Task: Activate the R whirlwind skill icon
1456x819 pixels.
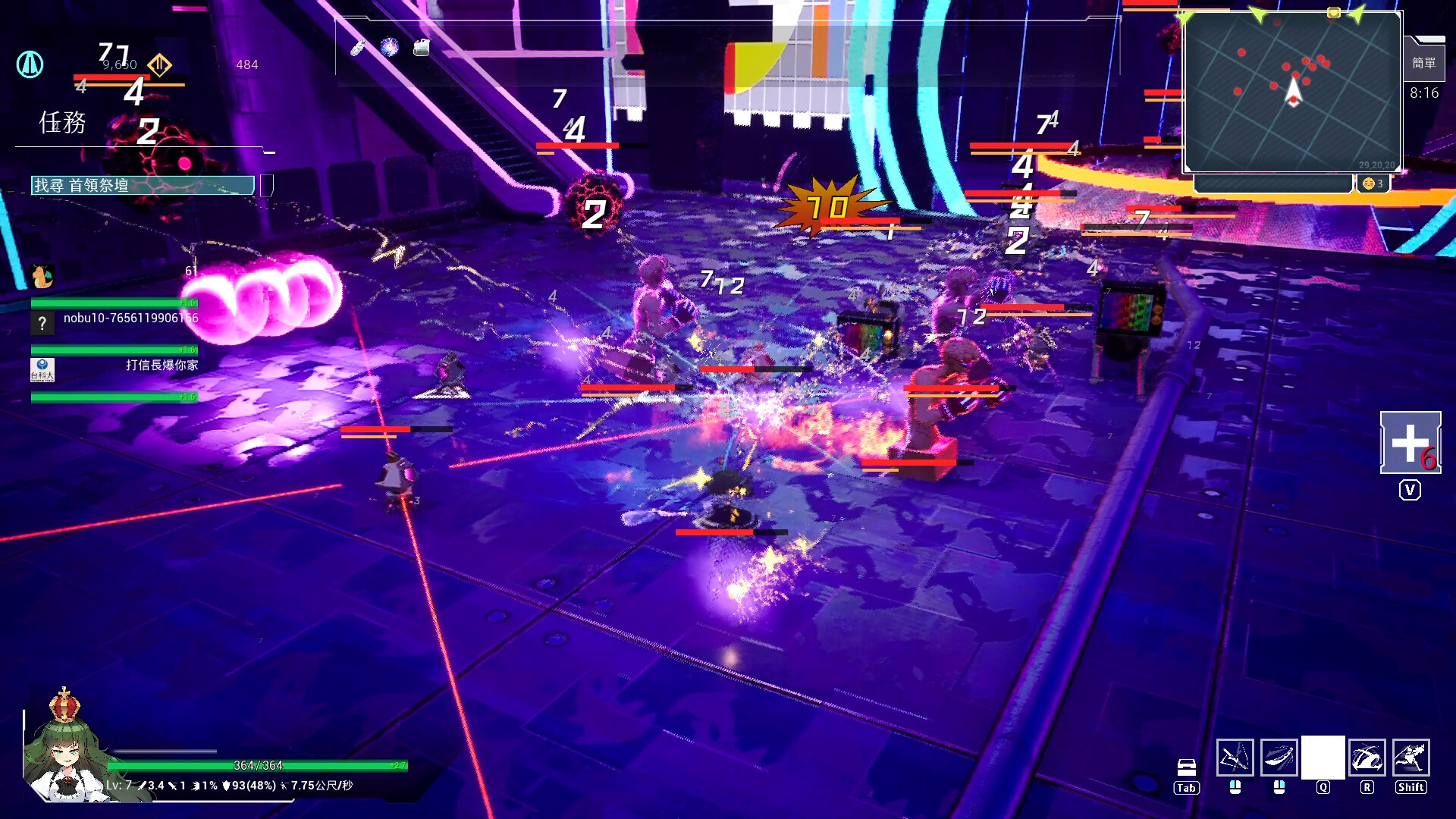Action: click(x=1369, y=757)
